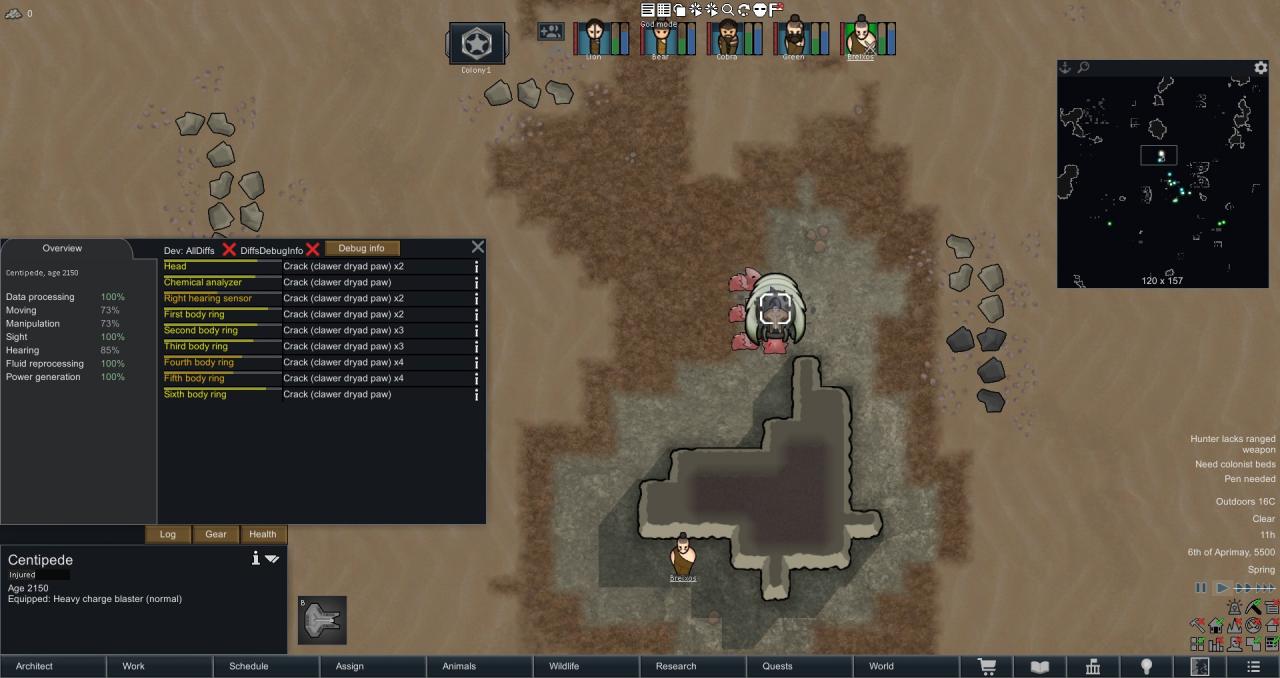Select the Overview tab
Viewport: 1280px width, 678px height.
click(x=62, y=249)
